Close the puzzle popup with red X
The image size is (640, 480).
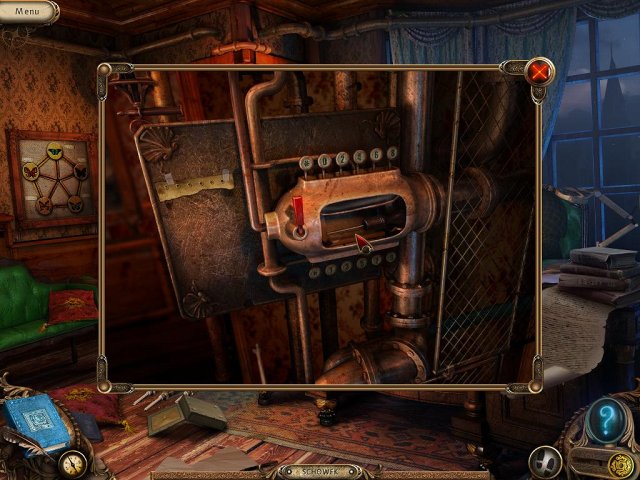(540, 71)
